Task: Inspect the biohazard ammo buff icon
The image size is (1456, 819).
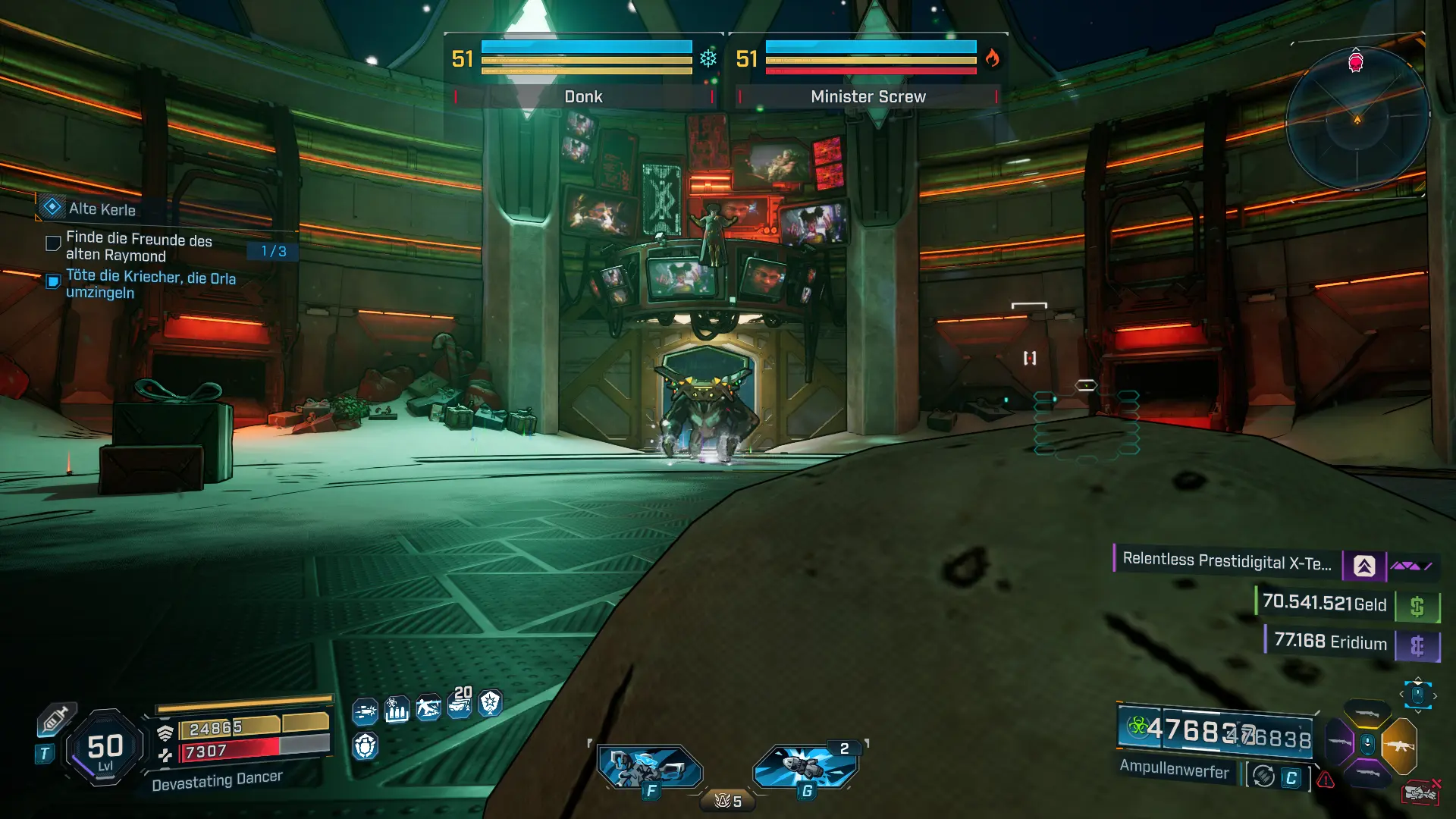Action: 397,710
